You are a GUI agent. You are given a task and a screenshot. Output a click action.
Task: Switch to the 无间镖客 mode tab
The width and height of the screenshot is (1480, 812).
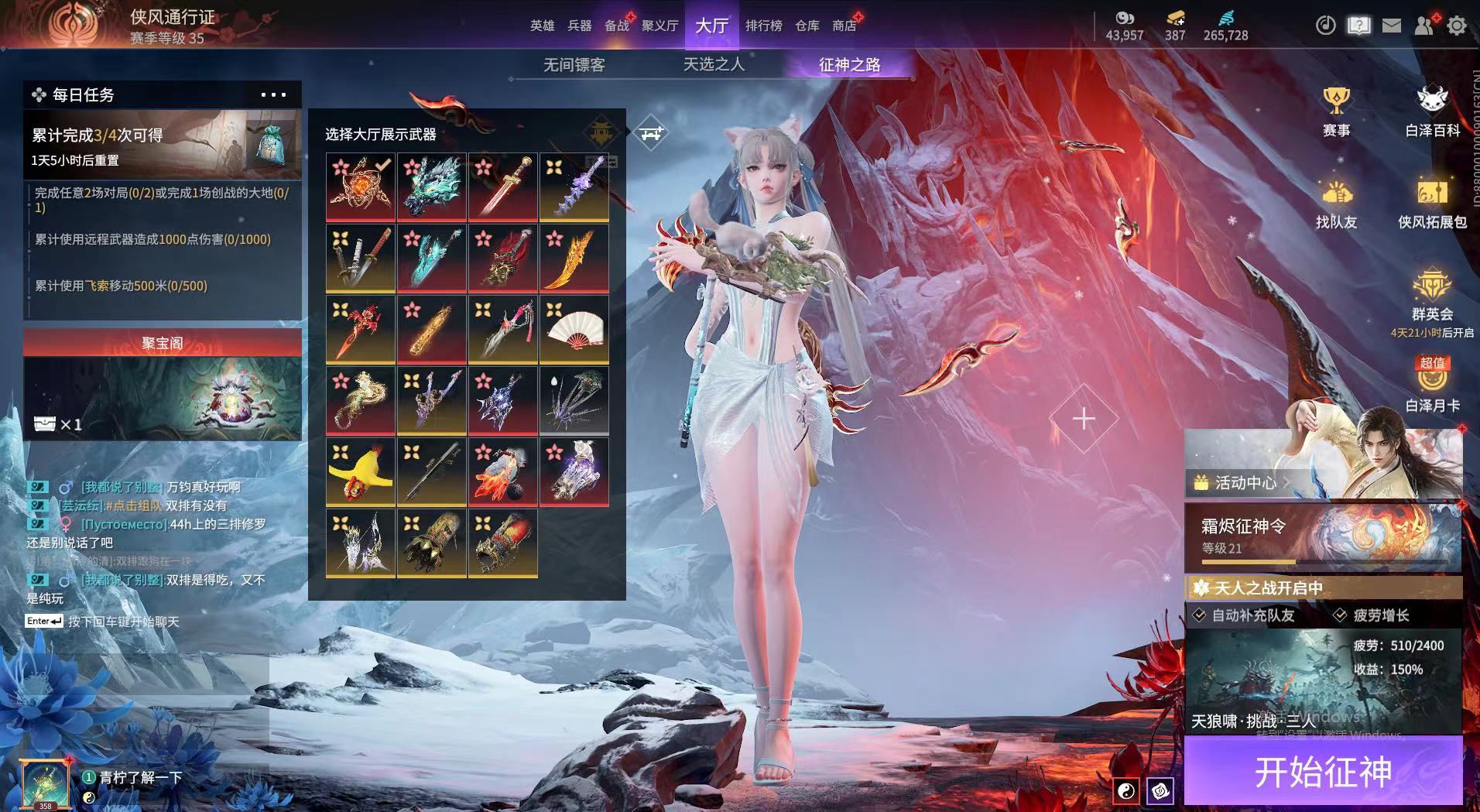574,65
